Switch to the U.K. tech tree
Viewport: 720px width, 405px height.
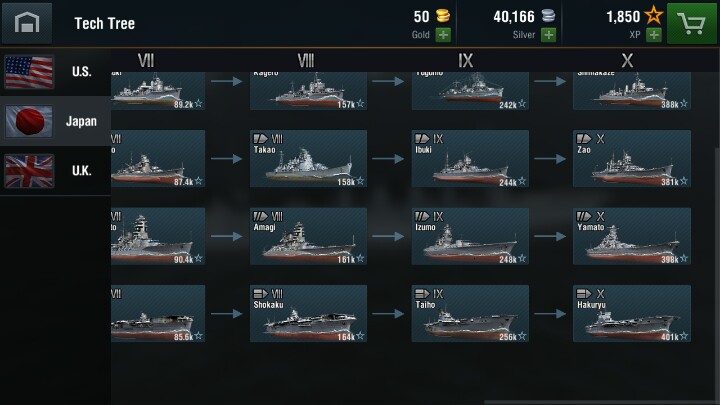click(55, 170)
